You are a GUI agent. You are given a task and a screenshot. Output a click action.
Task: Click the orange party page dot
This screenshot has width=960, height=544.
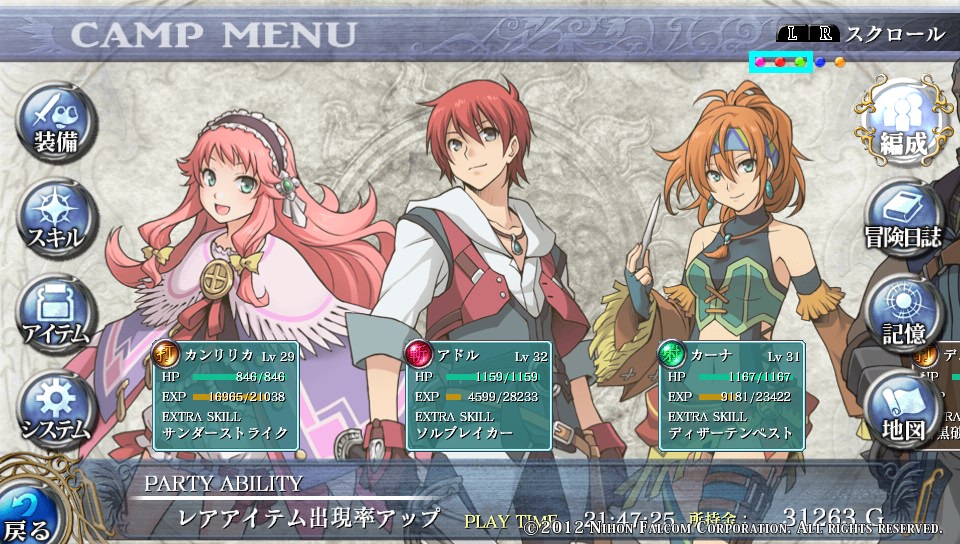click(840, 62)
